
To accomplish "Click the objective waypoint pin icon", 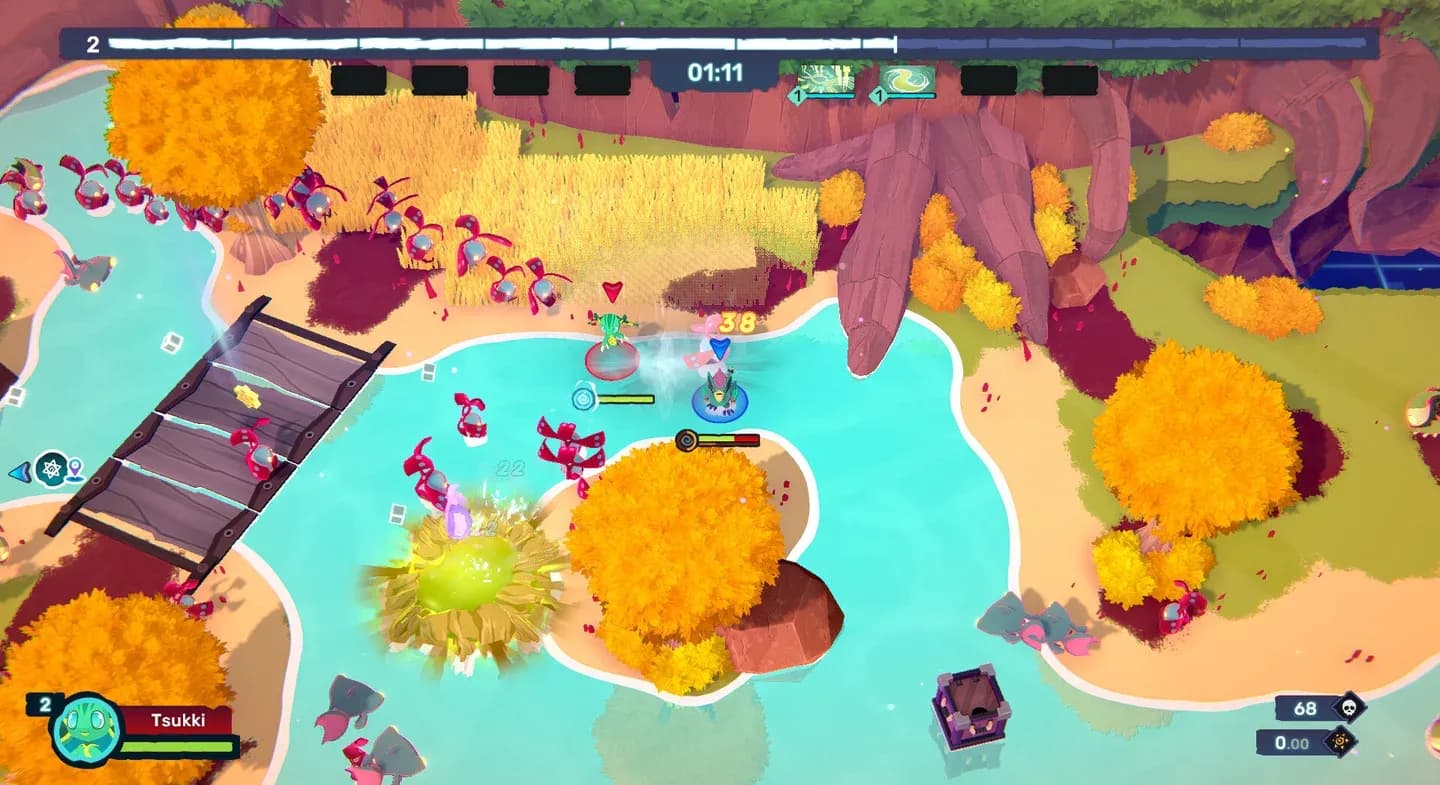I will pos(75,468).
